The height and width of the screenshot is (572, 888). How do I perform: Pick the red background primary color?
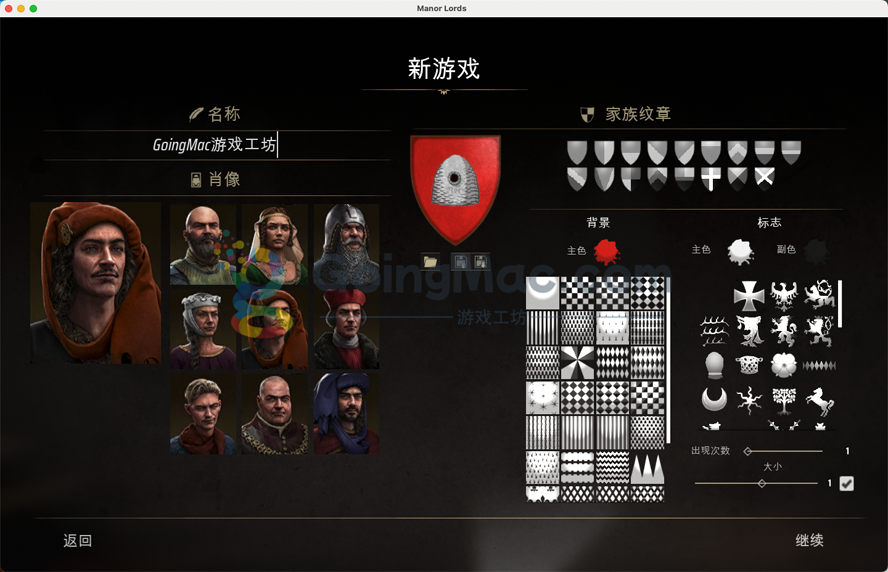tap(606, 250)
